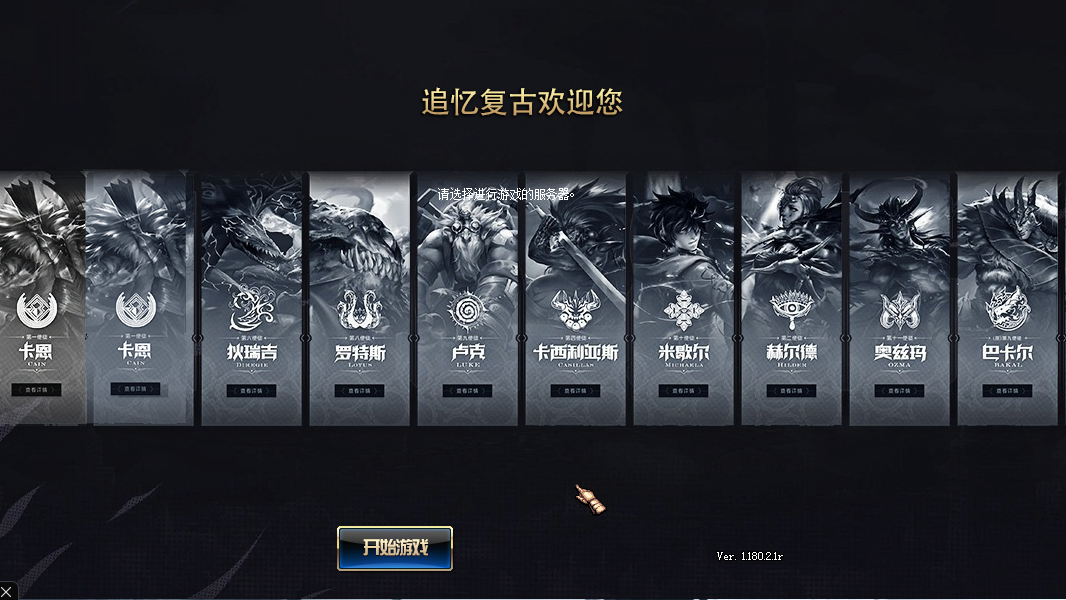Choose the 罗特斯 Lotus server card
The image size is (1066, 600).
click(x=360, y=300)
